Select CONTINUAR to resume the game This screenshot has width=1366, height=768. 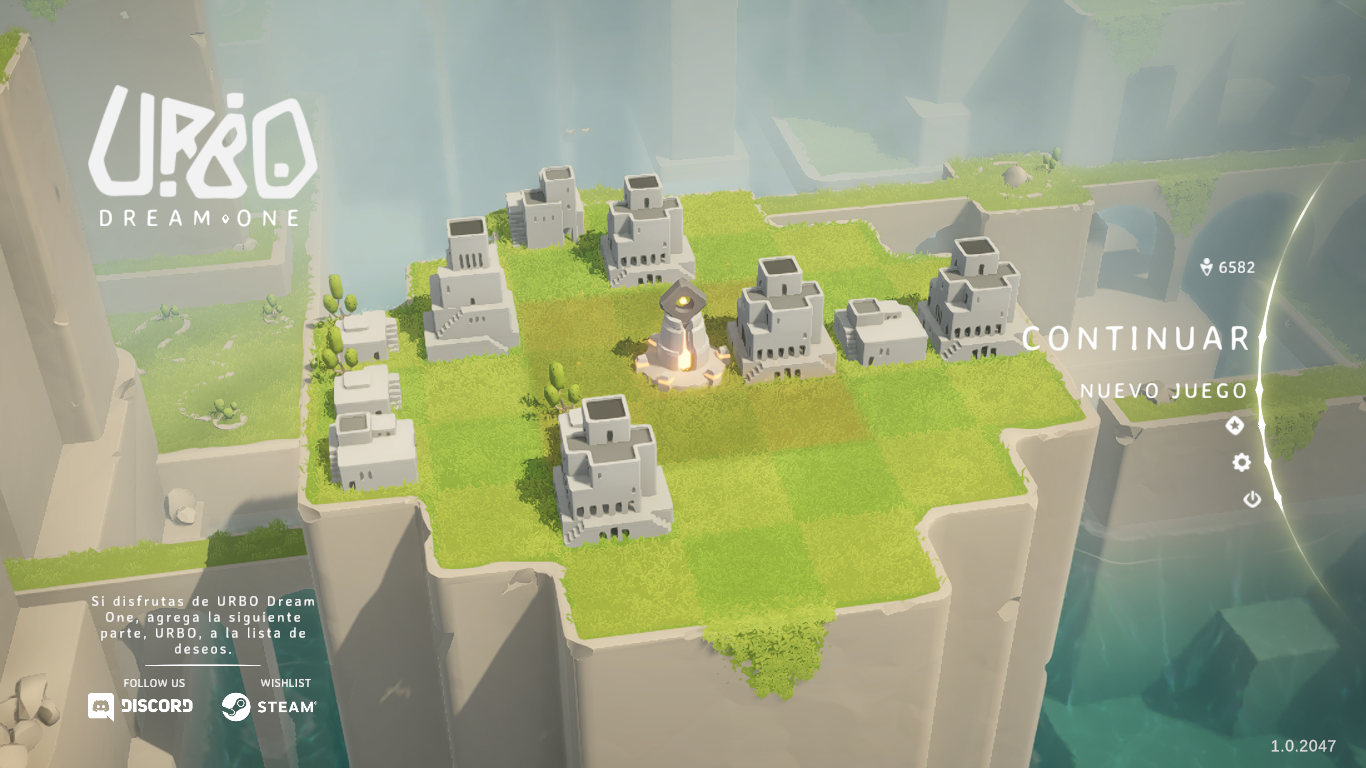[x=1136, y=339]
